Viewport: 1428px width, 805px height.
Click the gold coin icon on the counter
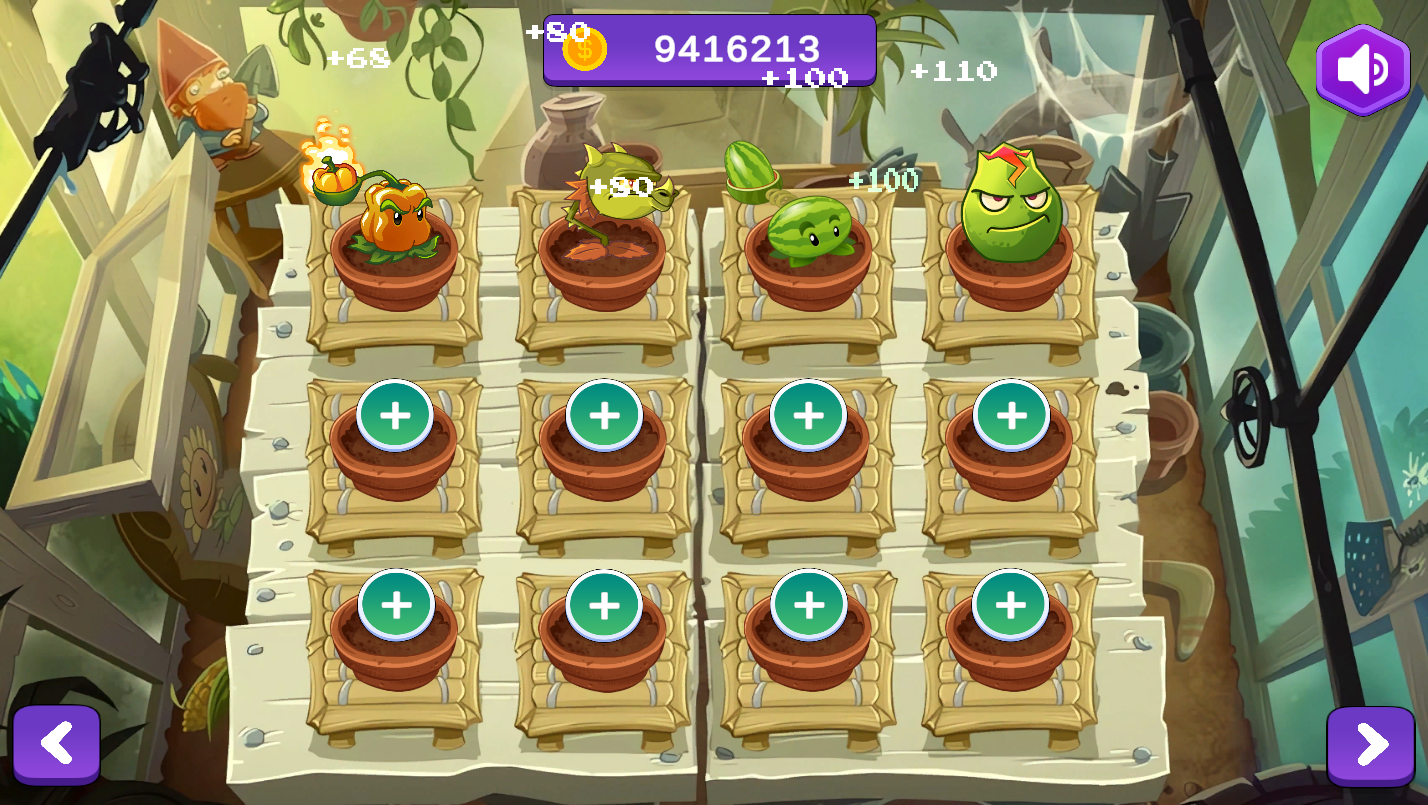[x=583, y=48]
